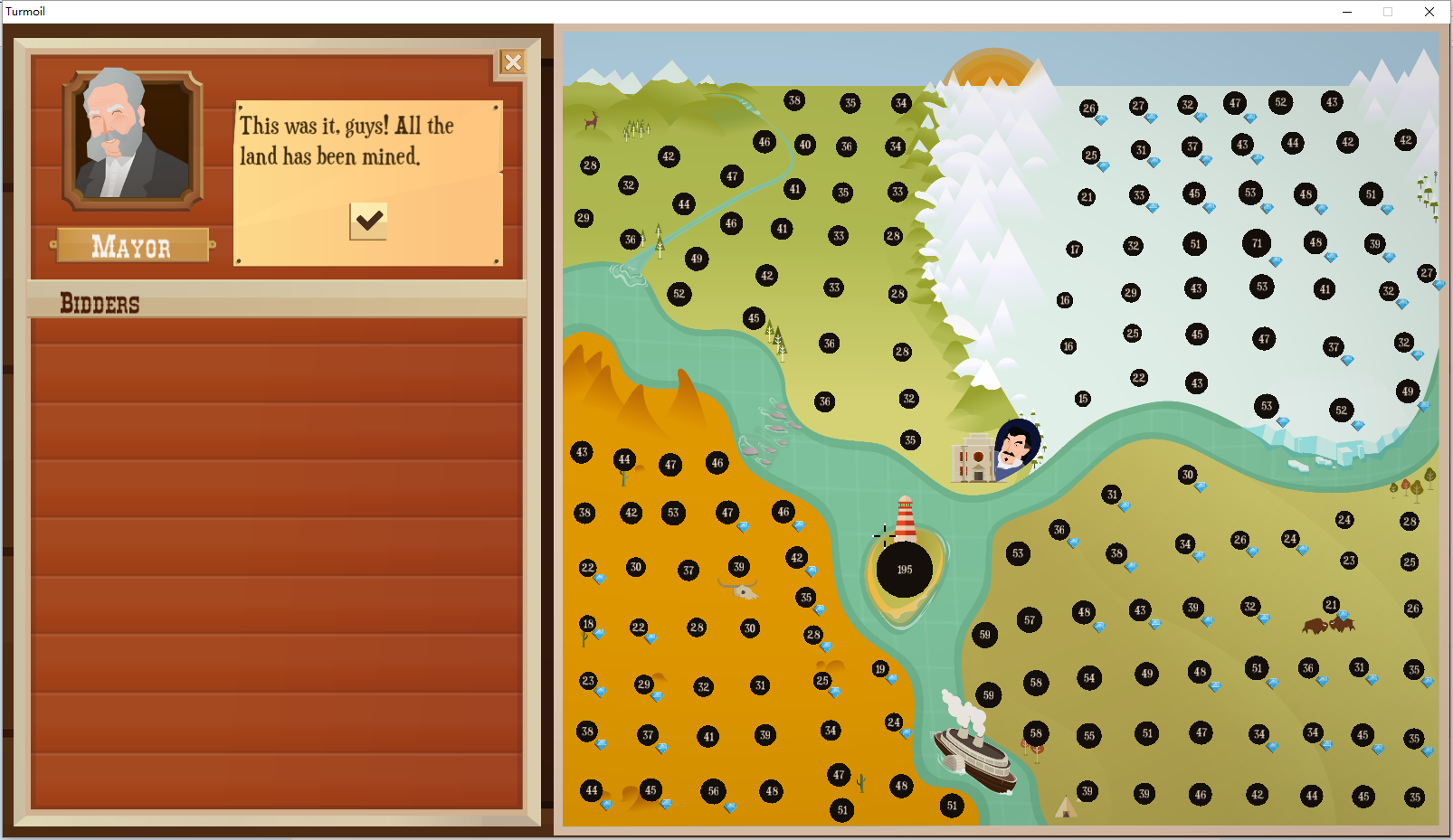Select the desert plot numbered 56
This screenshot has width=1453, height=840.
tap(713, 791)
